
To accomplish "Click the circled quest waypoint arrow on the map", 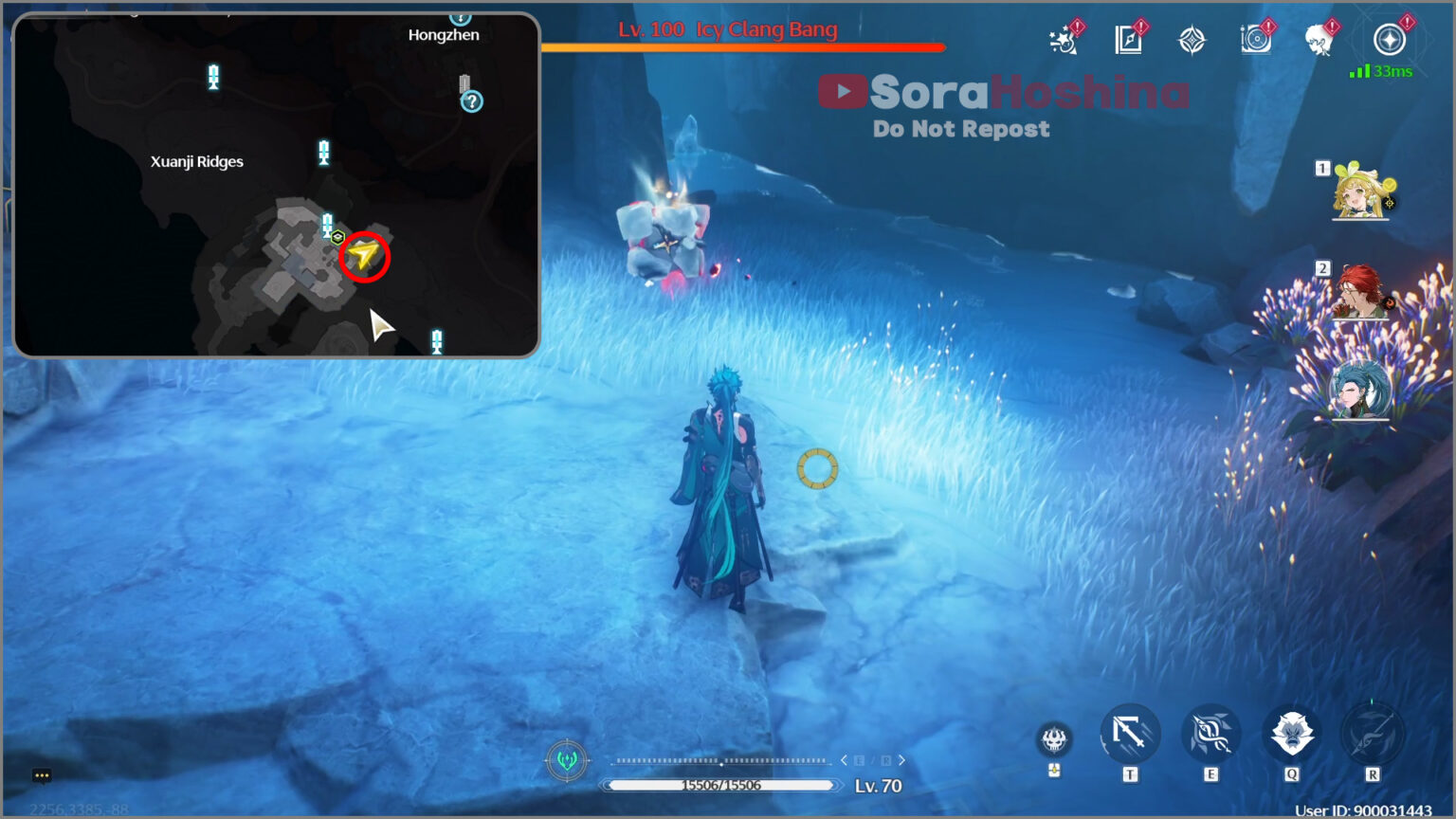I will tap(363, 257).
